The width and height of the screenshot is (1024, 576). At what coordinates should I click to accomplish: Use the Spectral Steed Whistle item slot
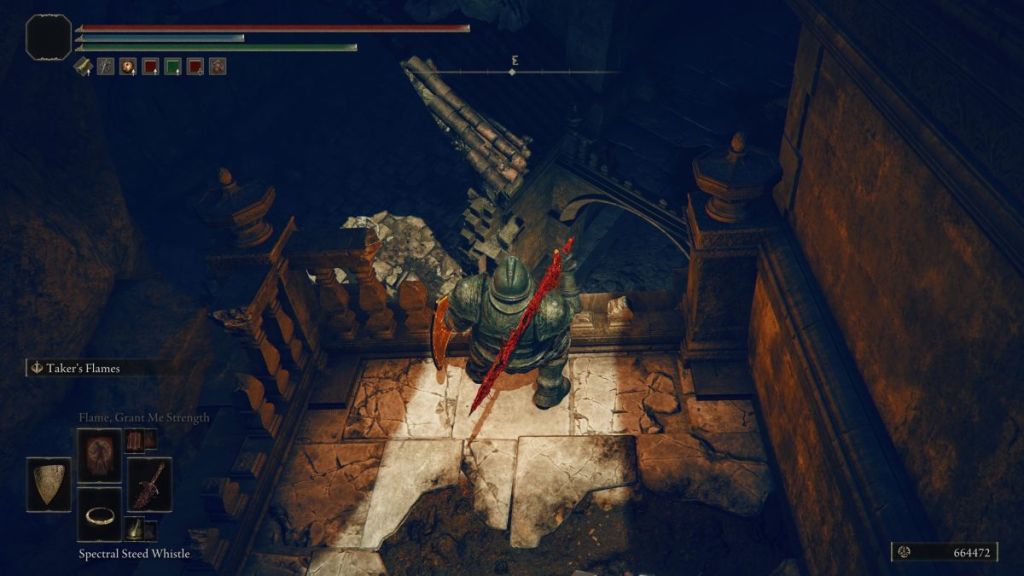tap(99, 514)
